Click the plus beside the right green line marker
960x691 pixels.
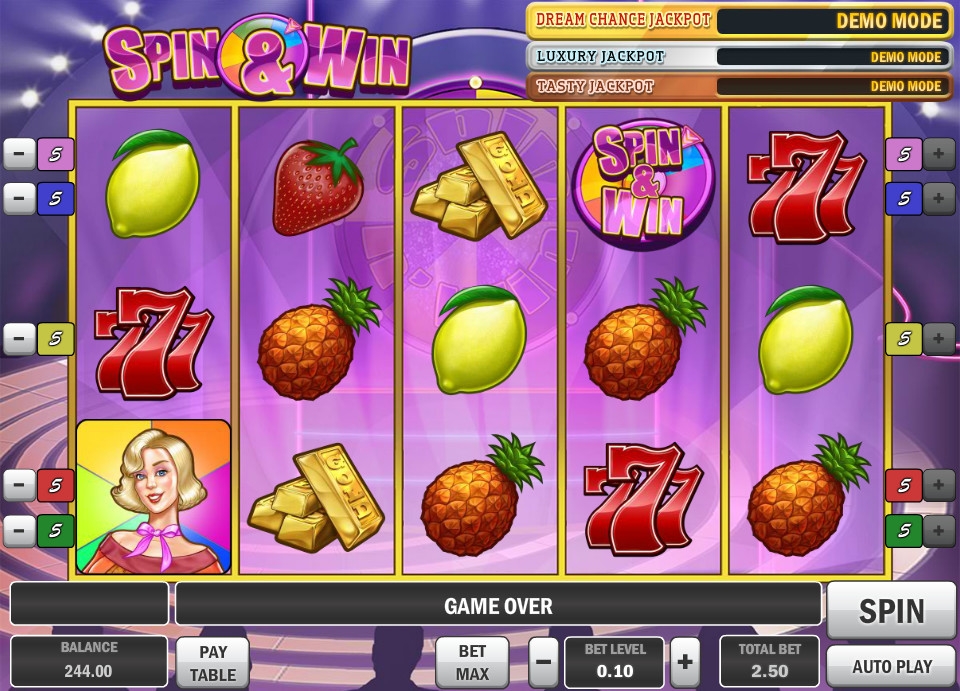[x=939, y=530]
